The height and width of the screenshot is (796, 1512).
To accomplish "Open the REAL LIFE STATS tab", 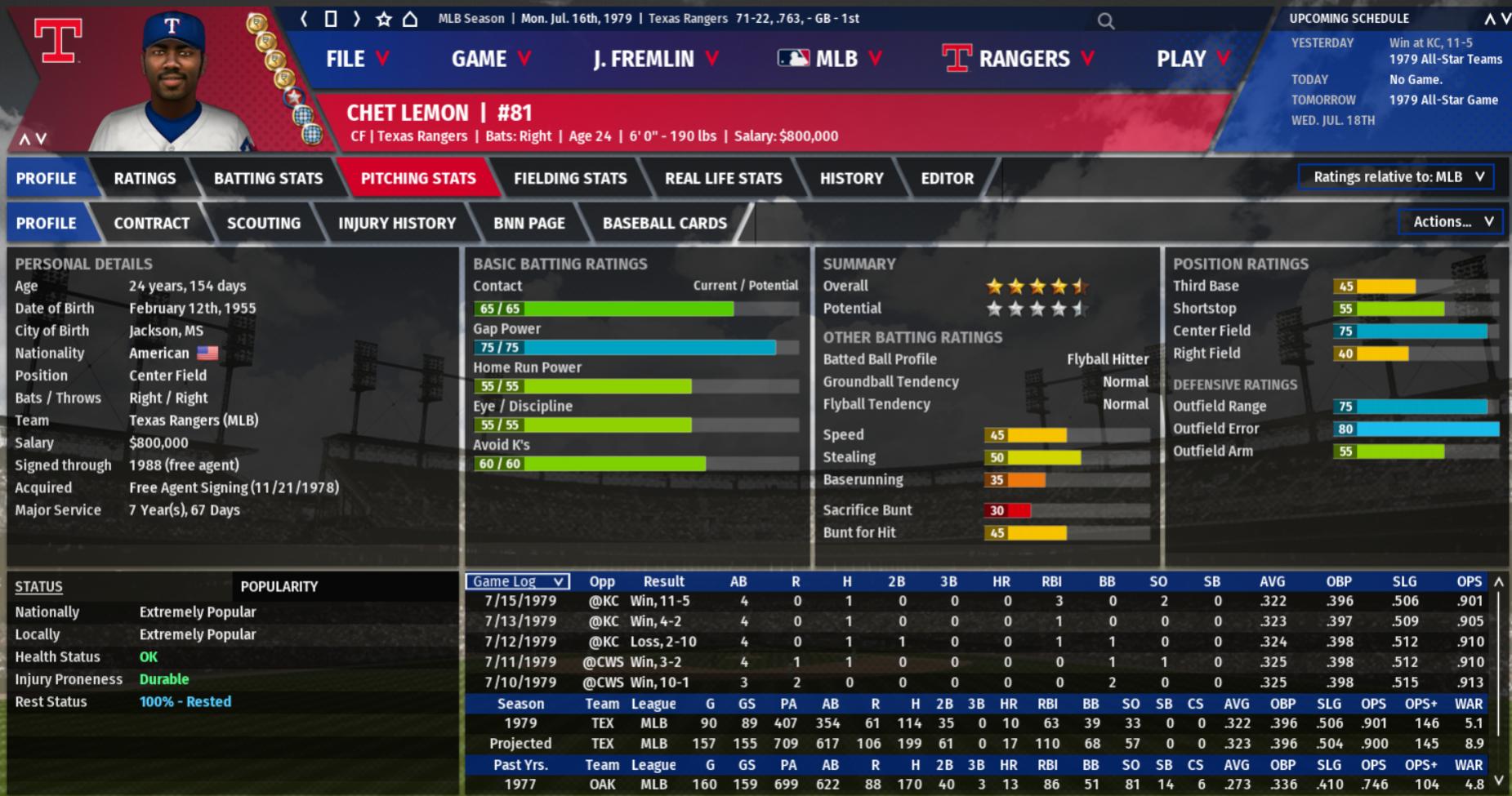I will click(723, 178).
